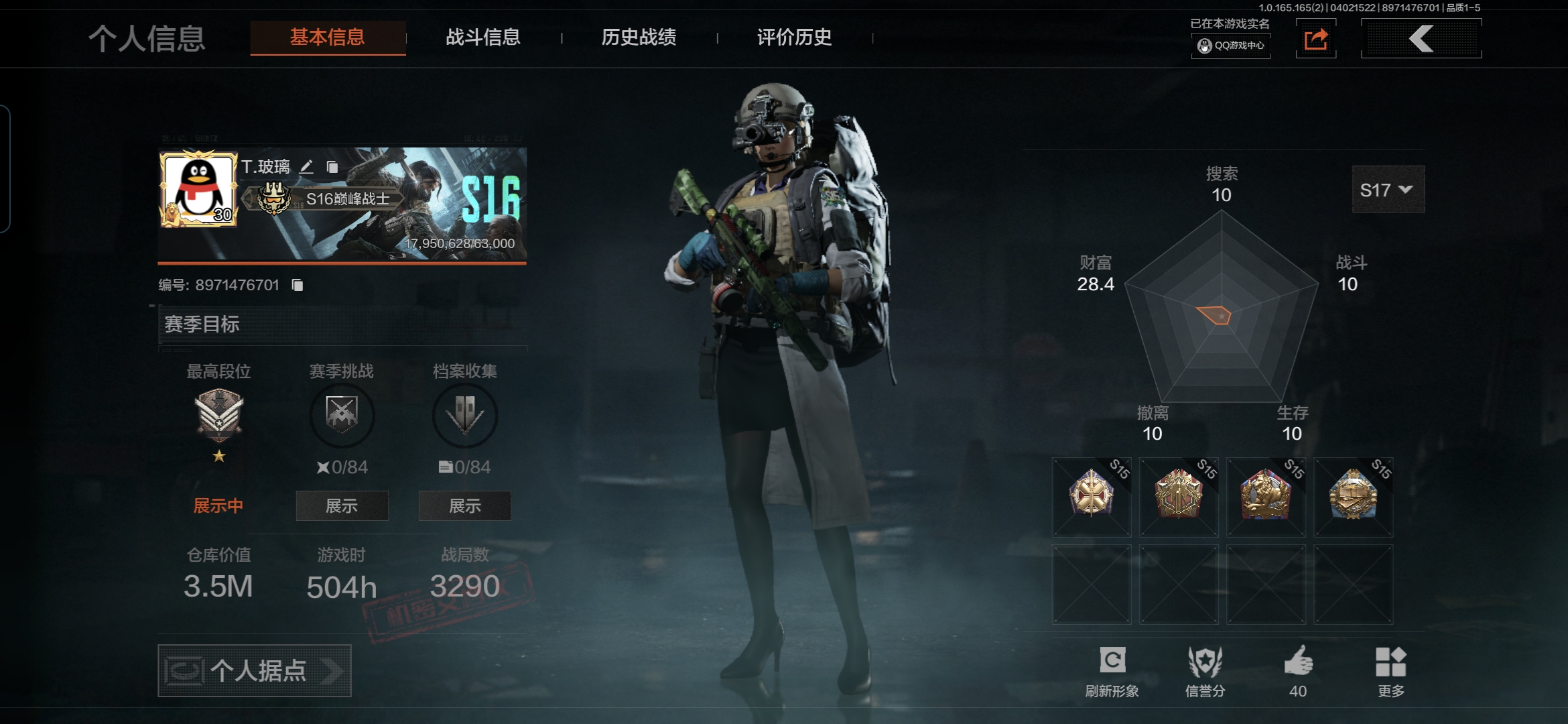
Task: Open the QQ游戏中心 link
Action: tap(1231, 46)
